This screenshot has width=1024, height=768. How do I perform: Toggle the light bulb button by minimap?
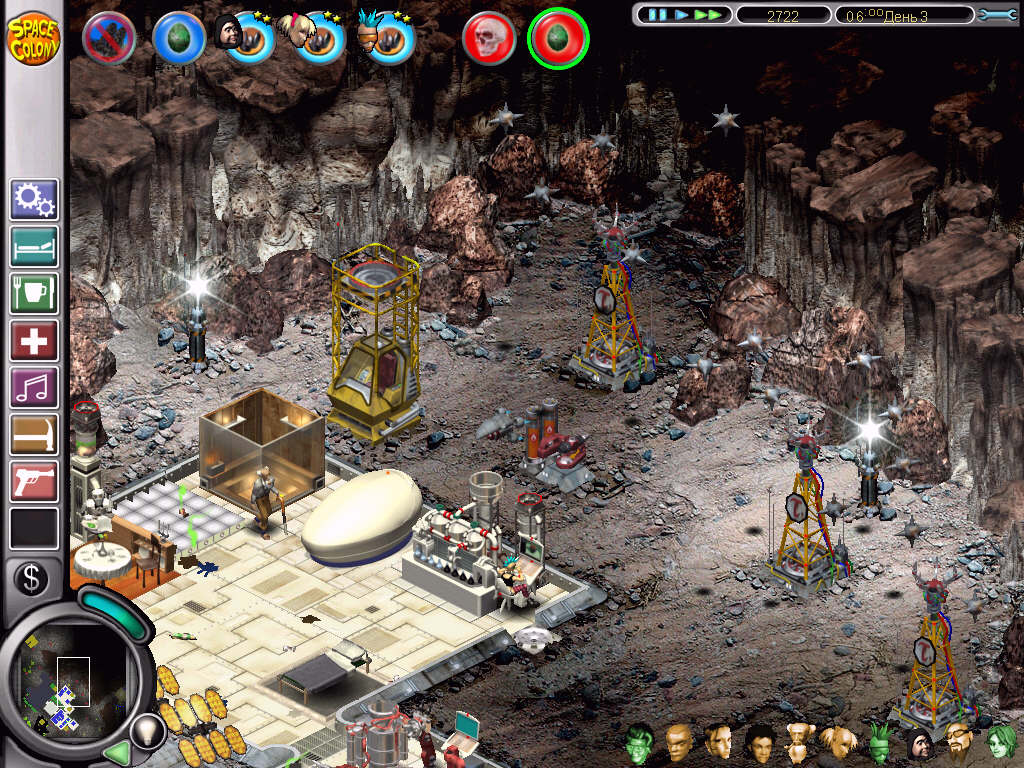147,729
